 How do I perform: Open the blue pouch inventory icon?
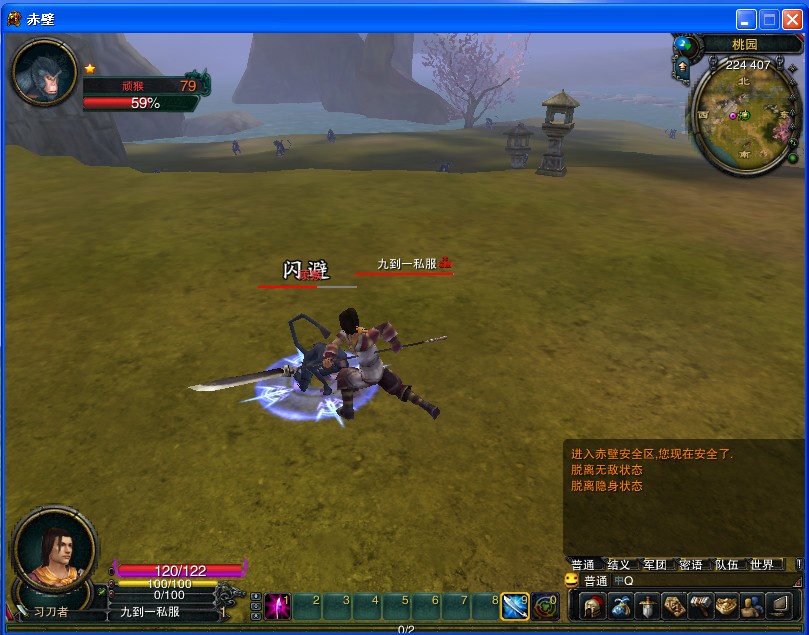(x=621, y=606)
